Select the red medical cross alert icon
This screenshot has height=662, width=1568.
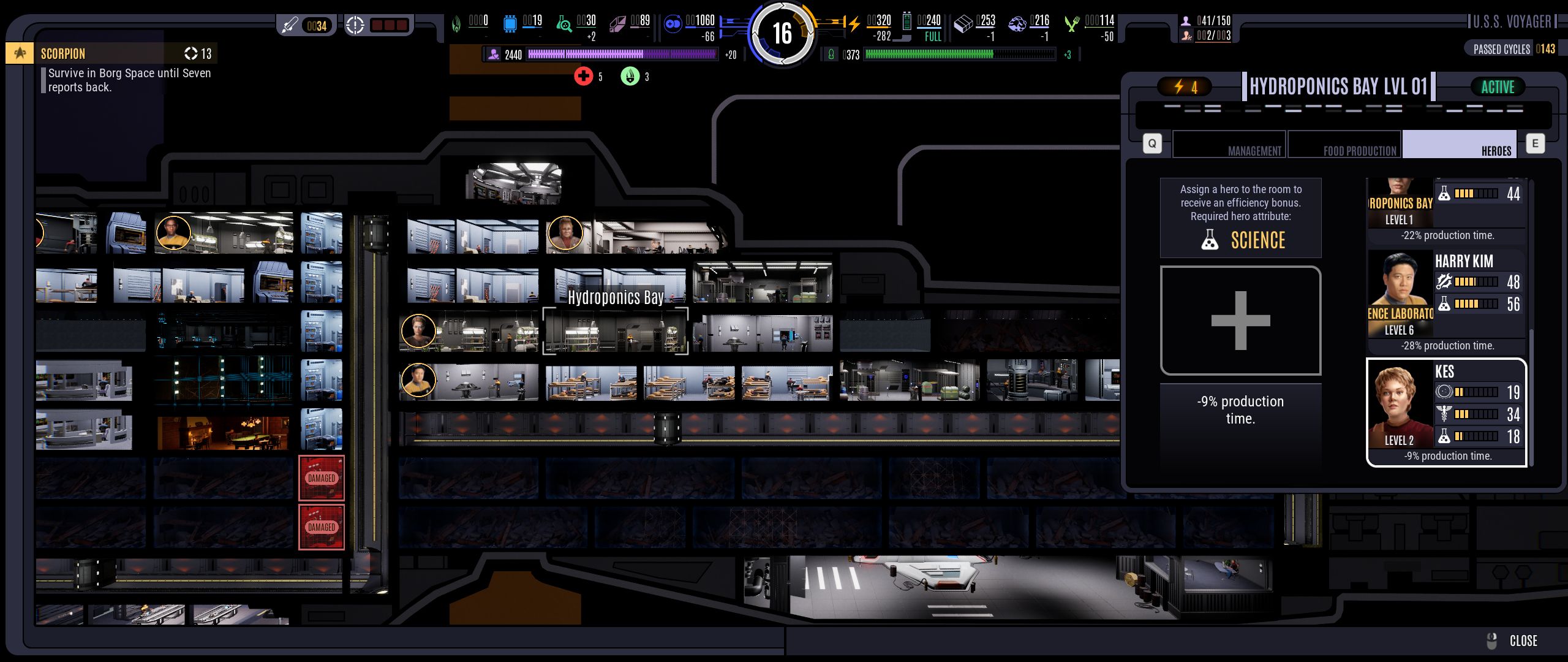[583, 76]
